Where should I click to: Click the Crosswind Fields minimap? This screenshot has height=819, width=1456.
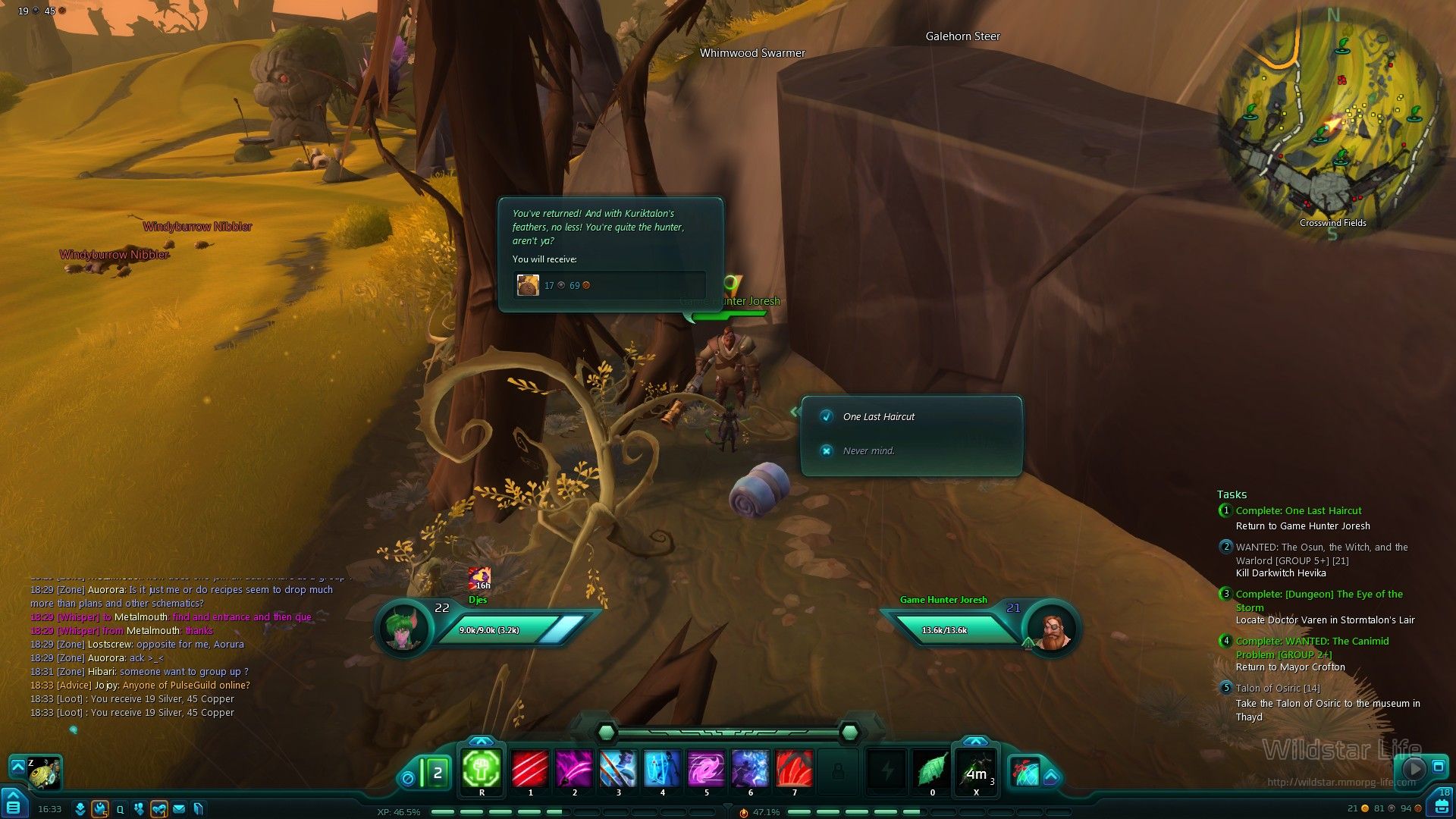(x=1332, y=121)
